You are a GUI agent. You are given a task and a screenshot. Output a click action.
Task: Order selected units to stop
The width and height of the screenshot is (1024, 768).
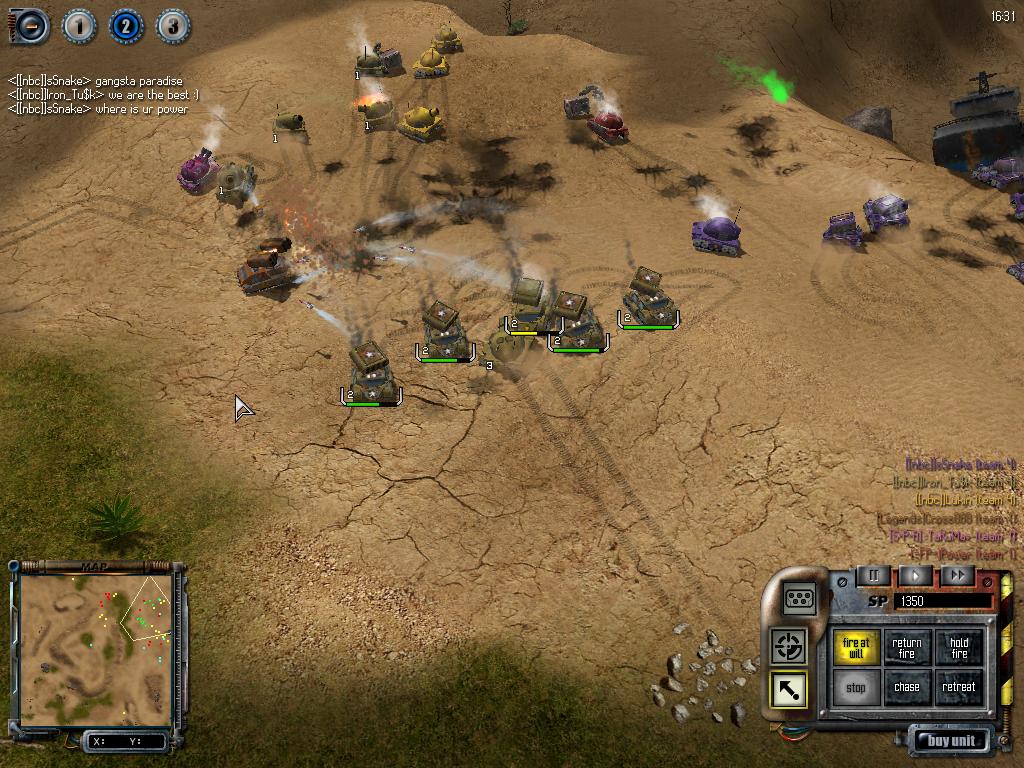pyautogui.click(x=856, y=688)
